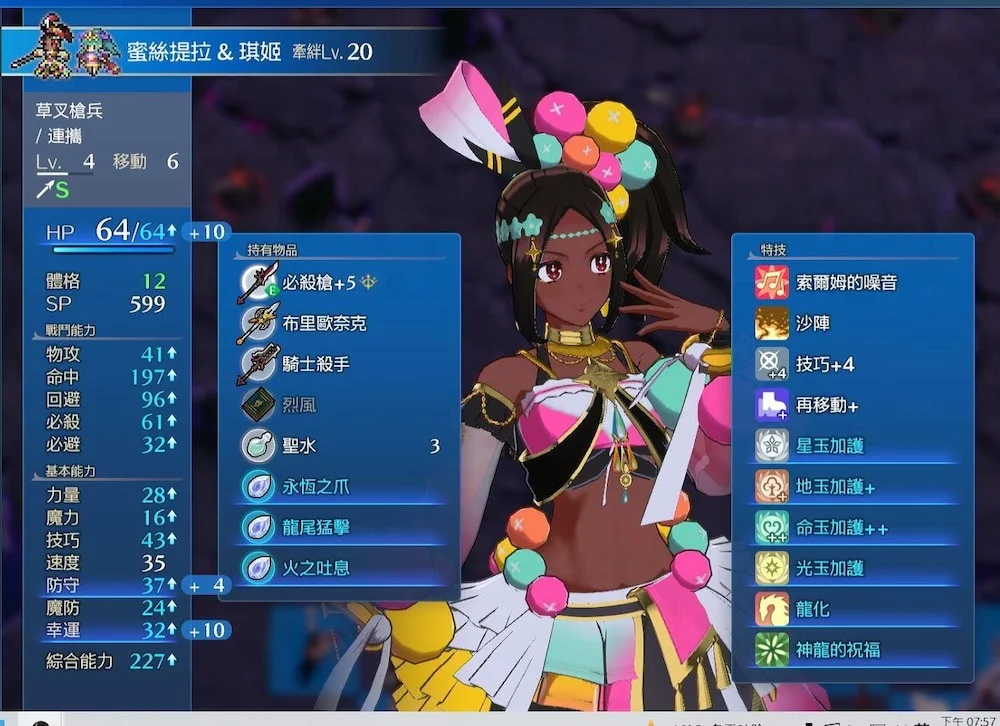Choose the 神龍的祝福 skill
This screenshot has width=1000, height=726.
click(838, 649)
